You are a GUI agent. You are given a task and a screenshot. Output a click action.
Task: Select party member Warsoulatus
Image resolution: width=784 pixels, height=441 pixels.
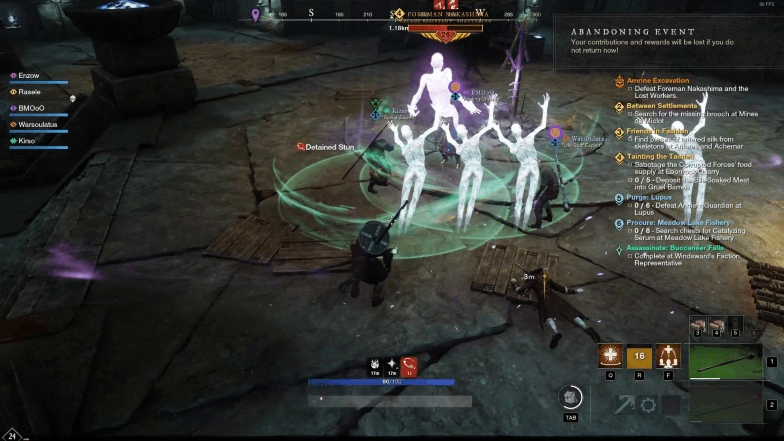click(x=41, y=124)
